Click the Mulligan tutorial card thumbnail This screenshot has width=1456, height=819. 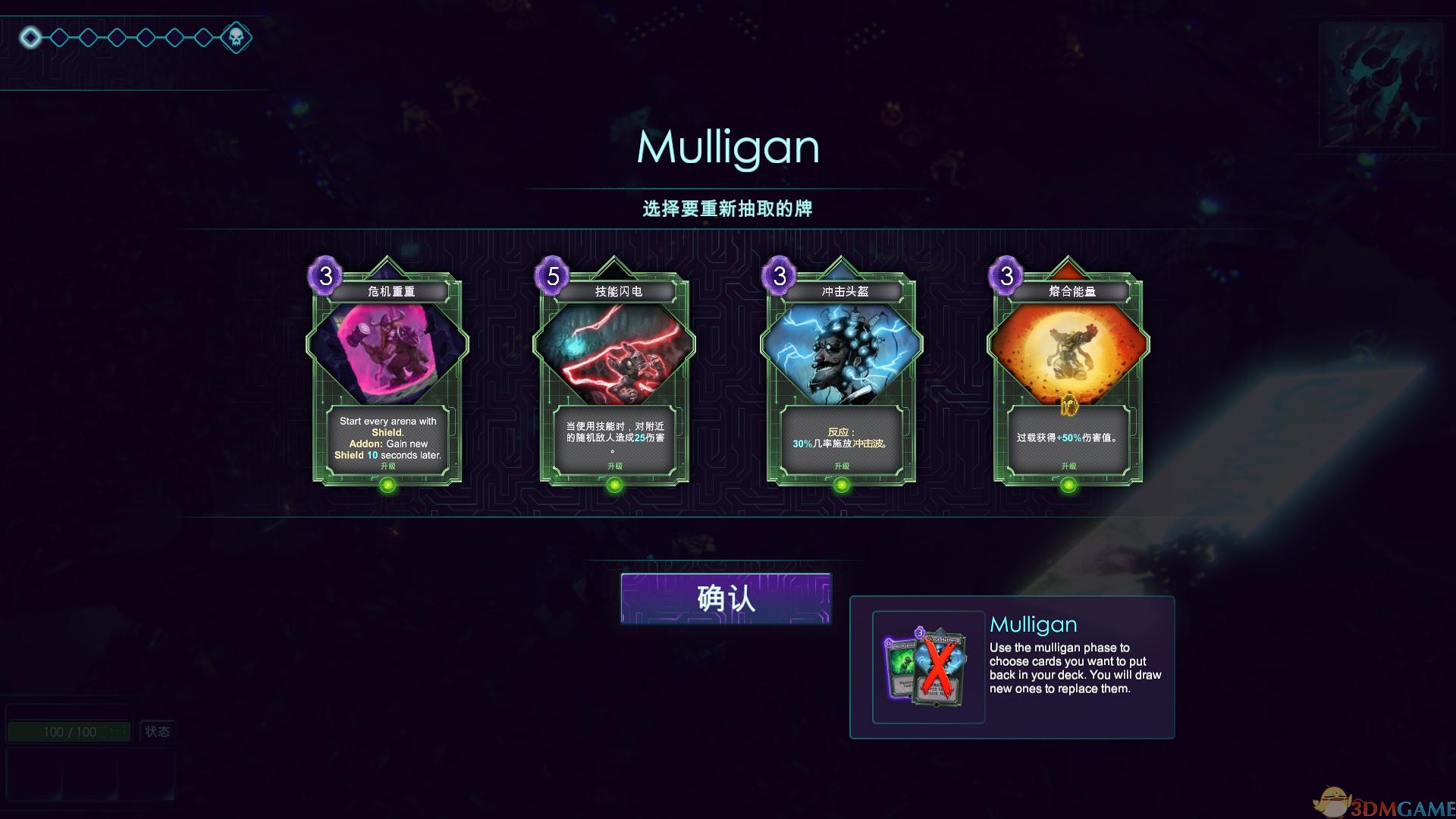tap(928, 667)
